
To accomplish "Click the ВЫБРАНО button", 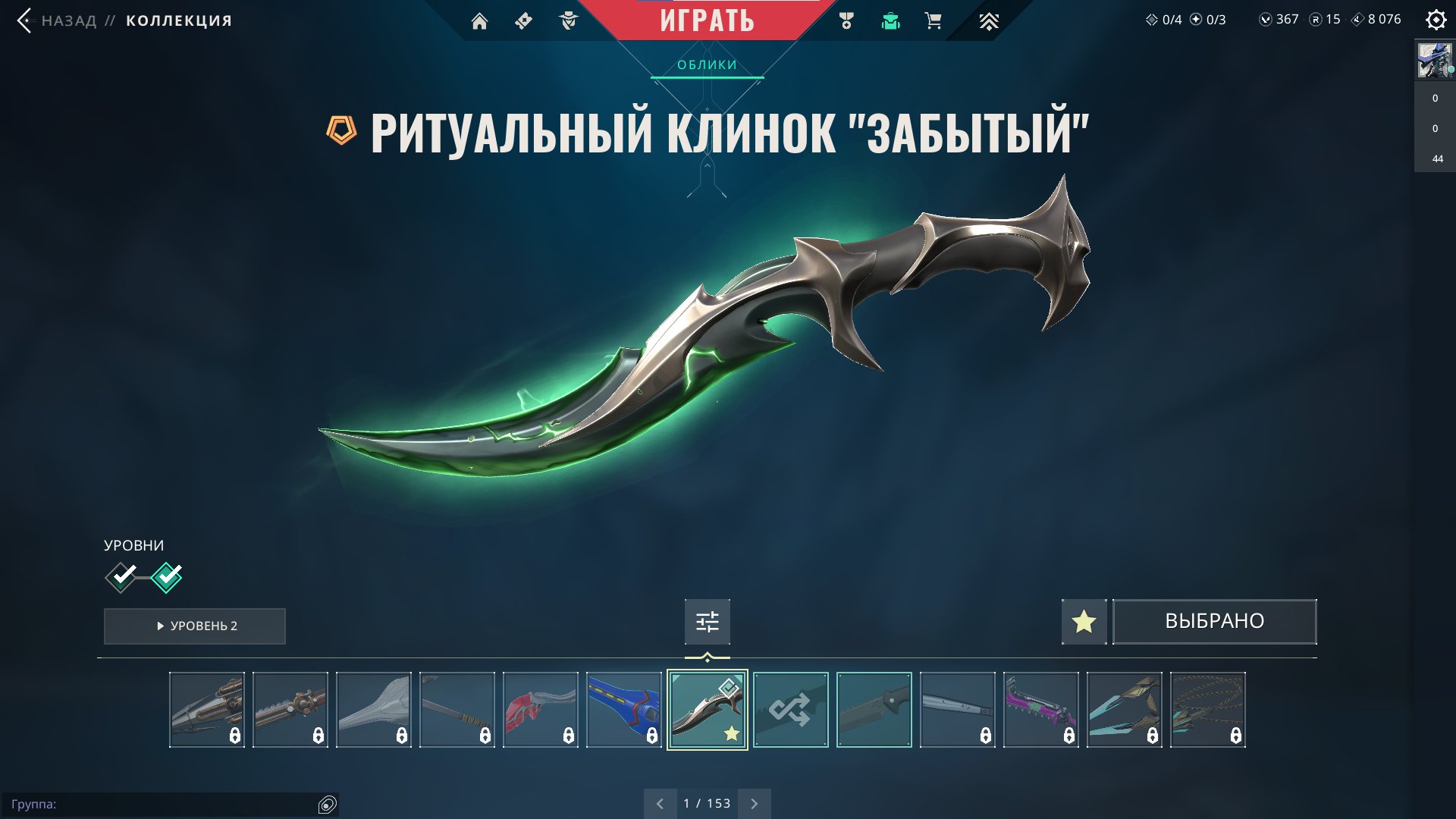I will (1213, 621).
